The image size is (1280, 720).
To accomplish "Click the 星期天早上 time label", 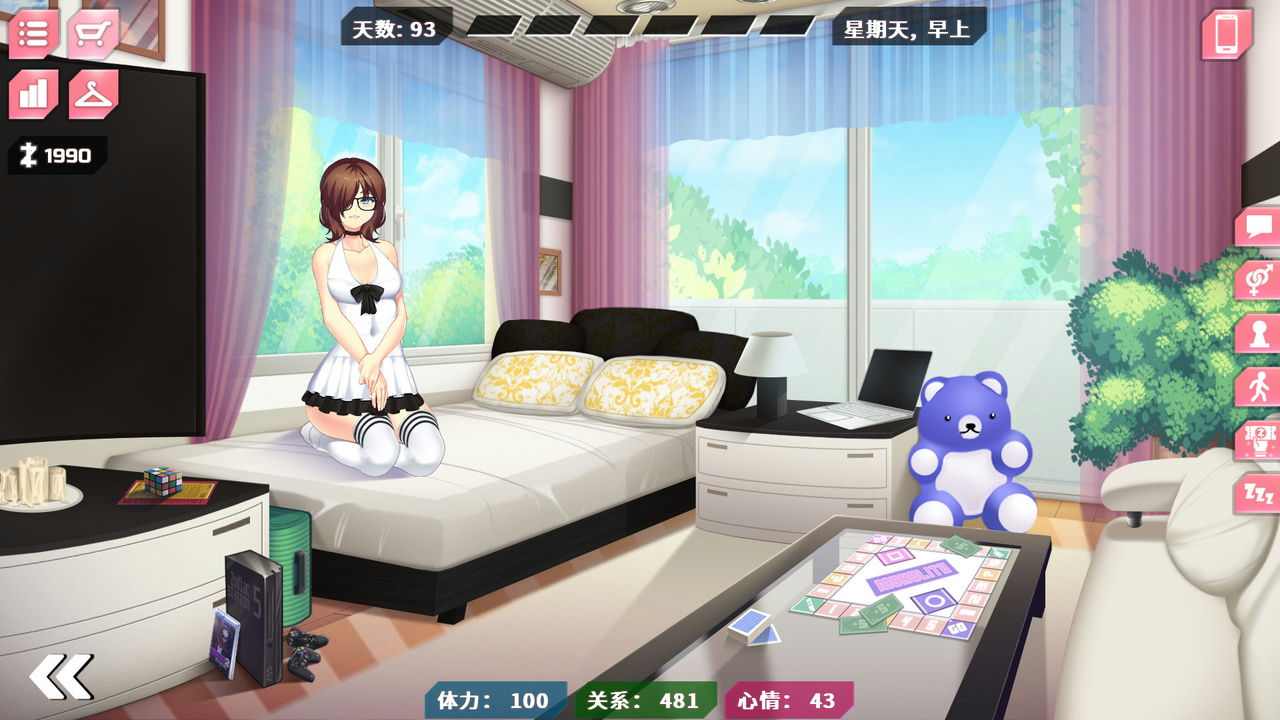I will tap(905, 28).
